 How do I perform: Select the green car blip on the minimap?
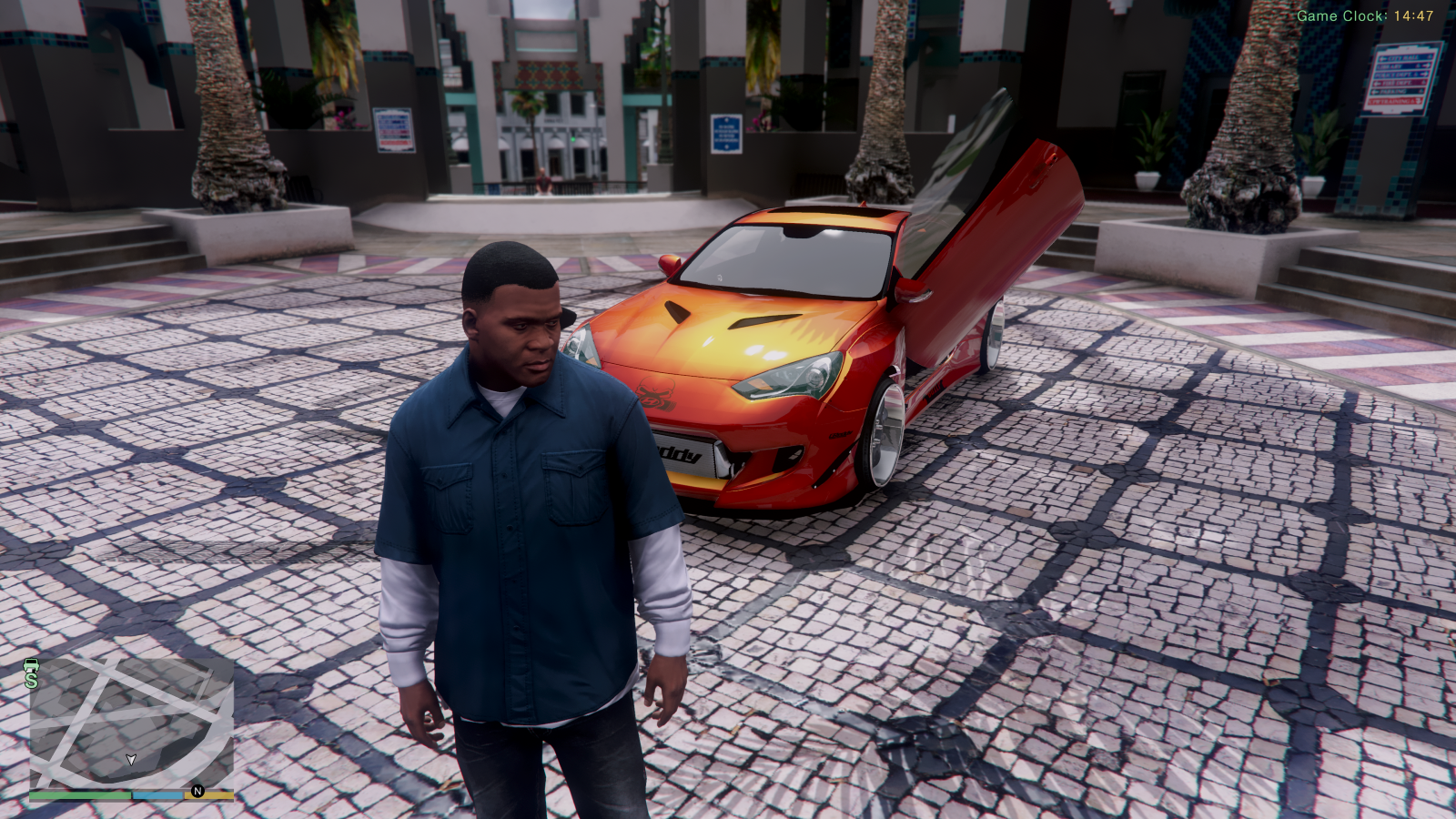31,664
